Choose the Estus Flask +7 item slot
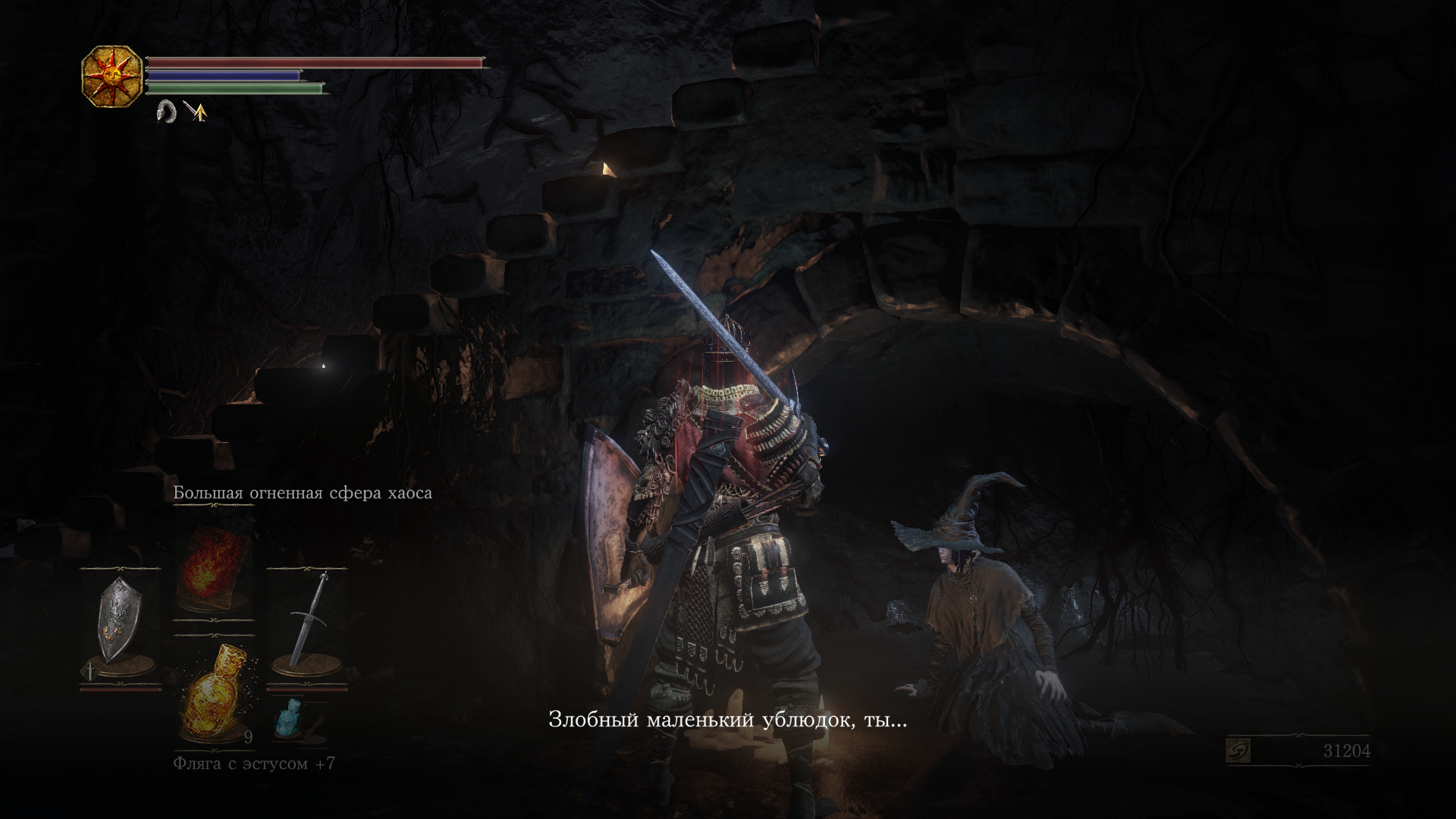This screenshot has height=819, width=1456. pos(212,693)
